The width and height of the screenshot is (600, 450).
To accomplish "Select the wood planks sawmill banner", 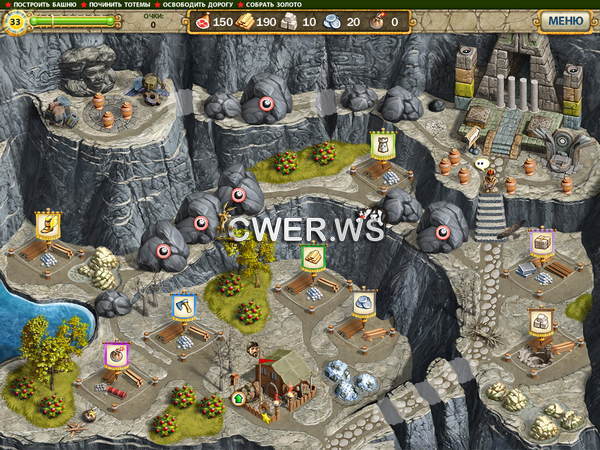I will [313, 258].
